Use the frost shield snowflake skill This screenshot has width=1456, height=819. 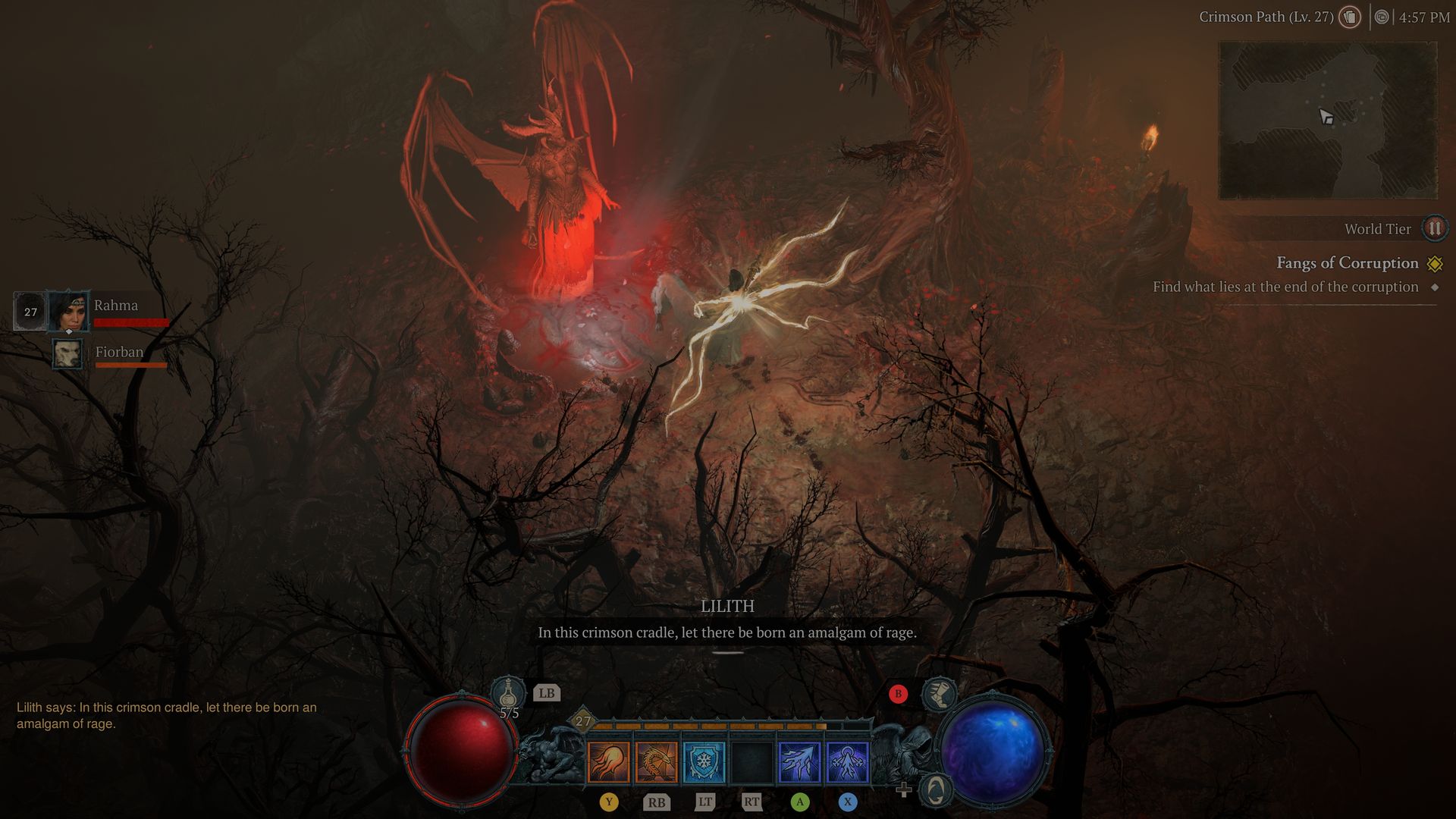click(704, 761)
